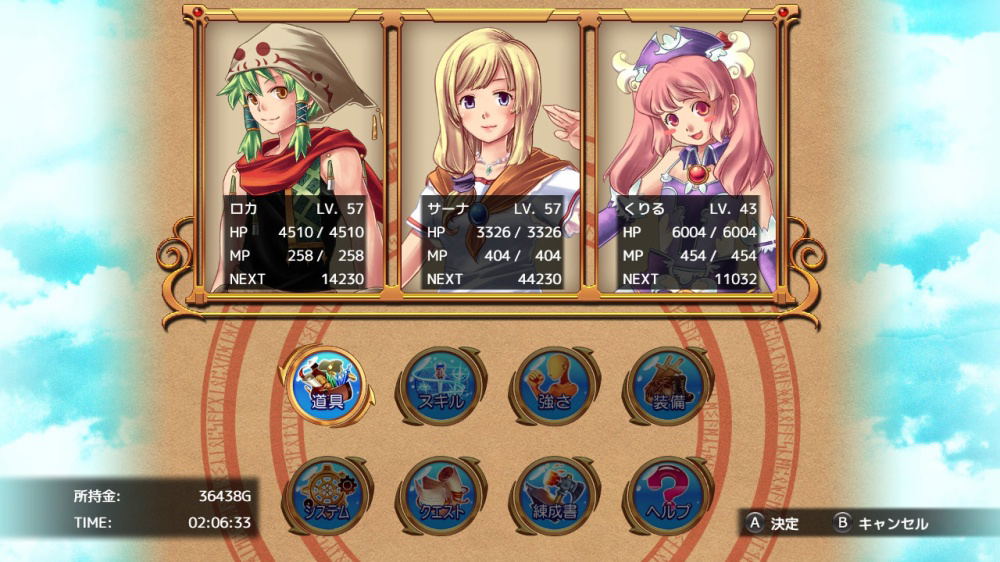
Task: Open the システム (System) menu
Action: (327, 496)
